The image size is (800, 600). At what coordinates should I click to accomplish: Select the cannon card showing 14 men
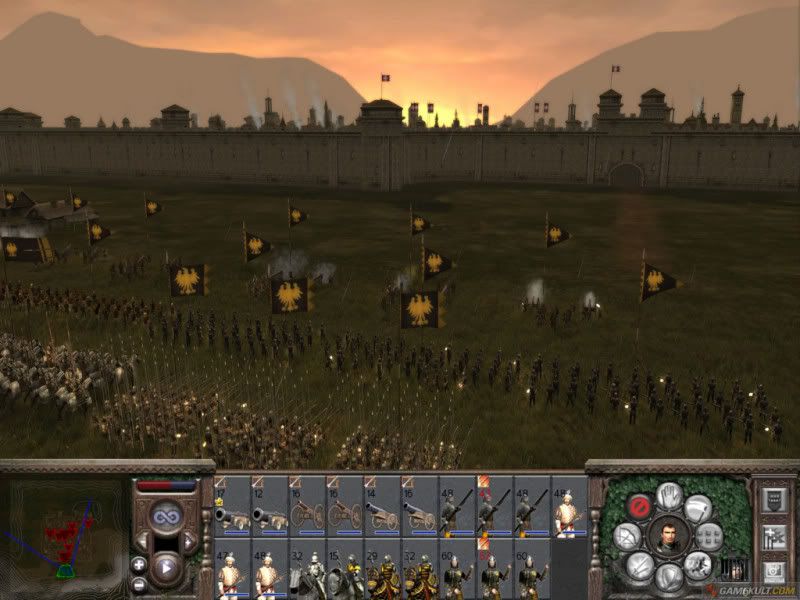382,507
